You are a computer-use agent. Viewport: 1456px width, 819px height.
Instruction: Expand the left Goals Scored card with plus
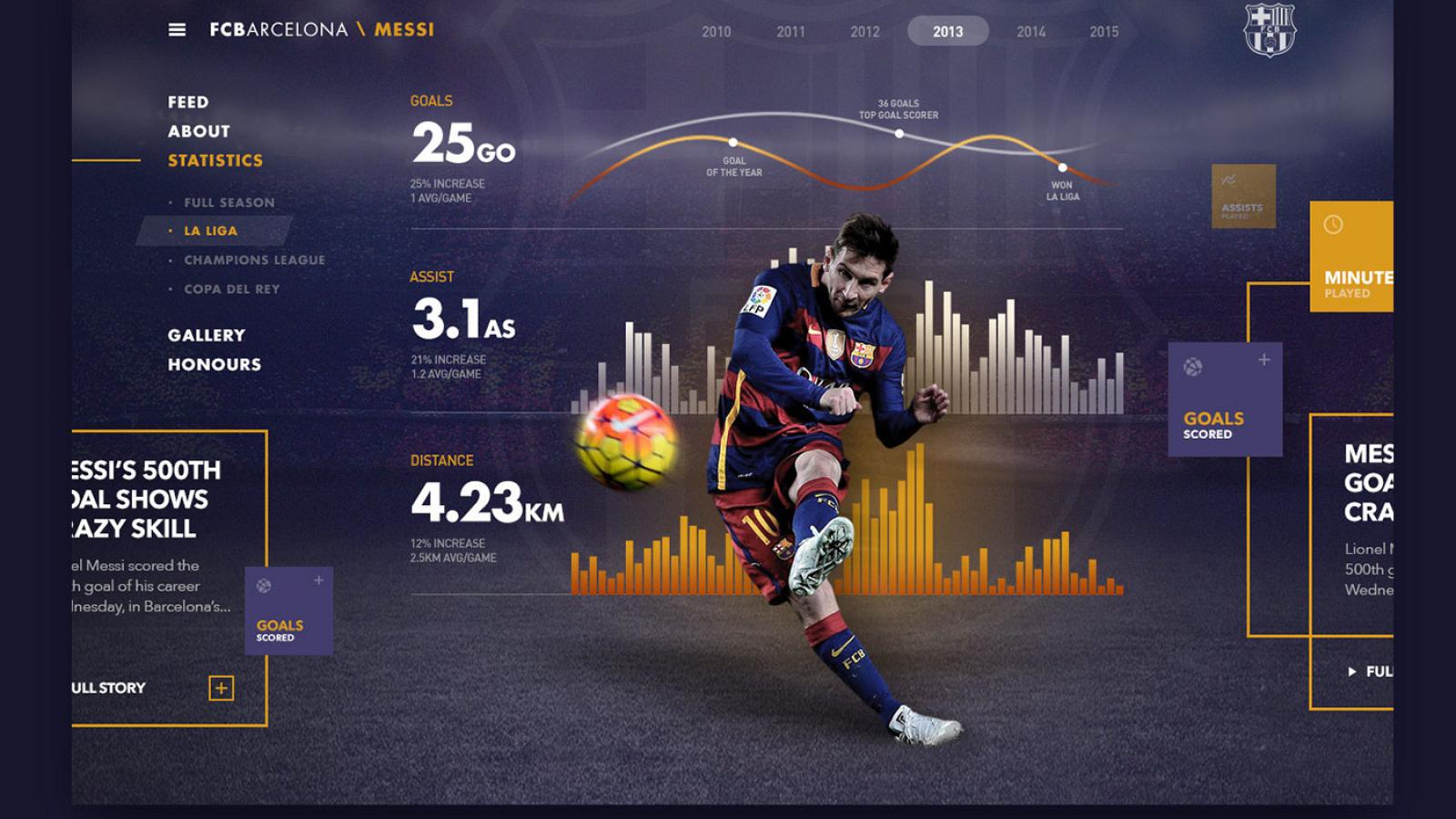(318, 580)
